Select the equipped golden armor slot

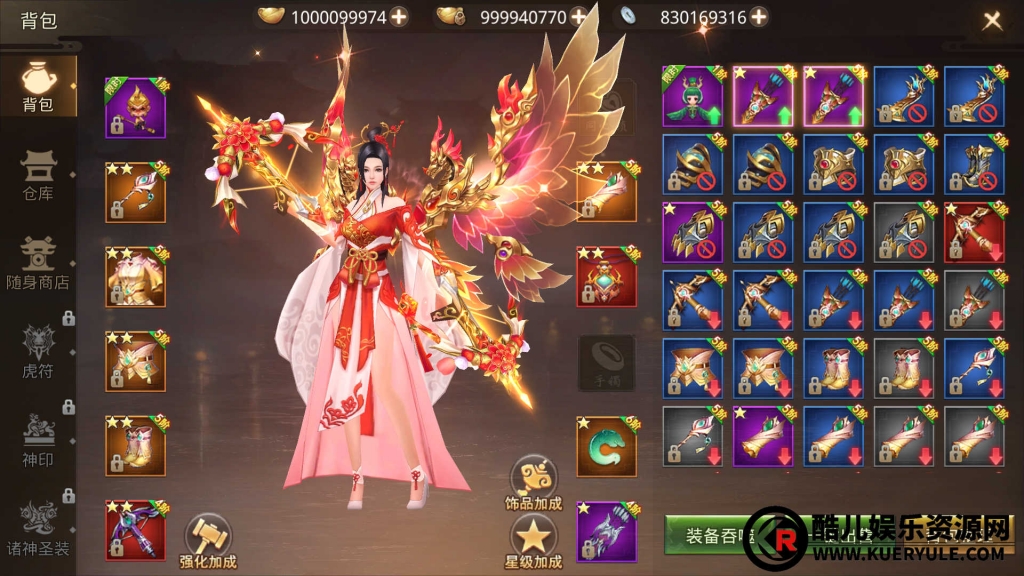point(135,277)
